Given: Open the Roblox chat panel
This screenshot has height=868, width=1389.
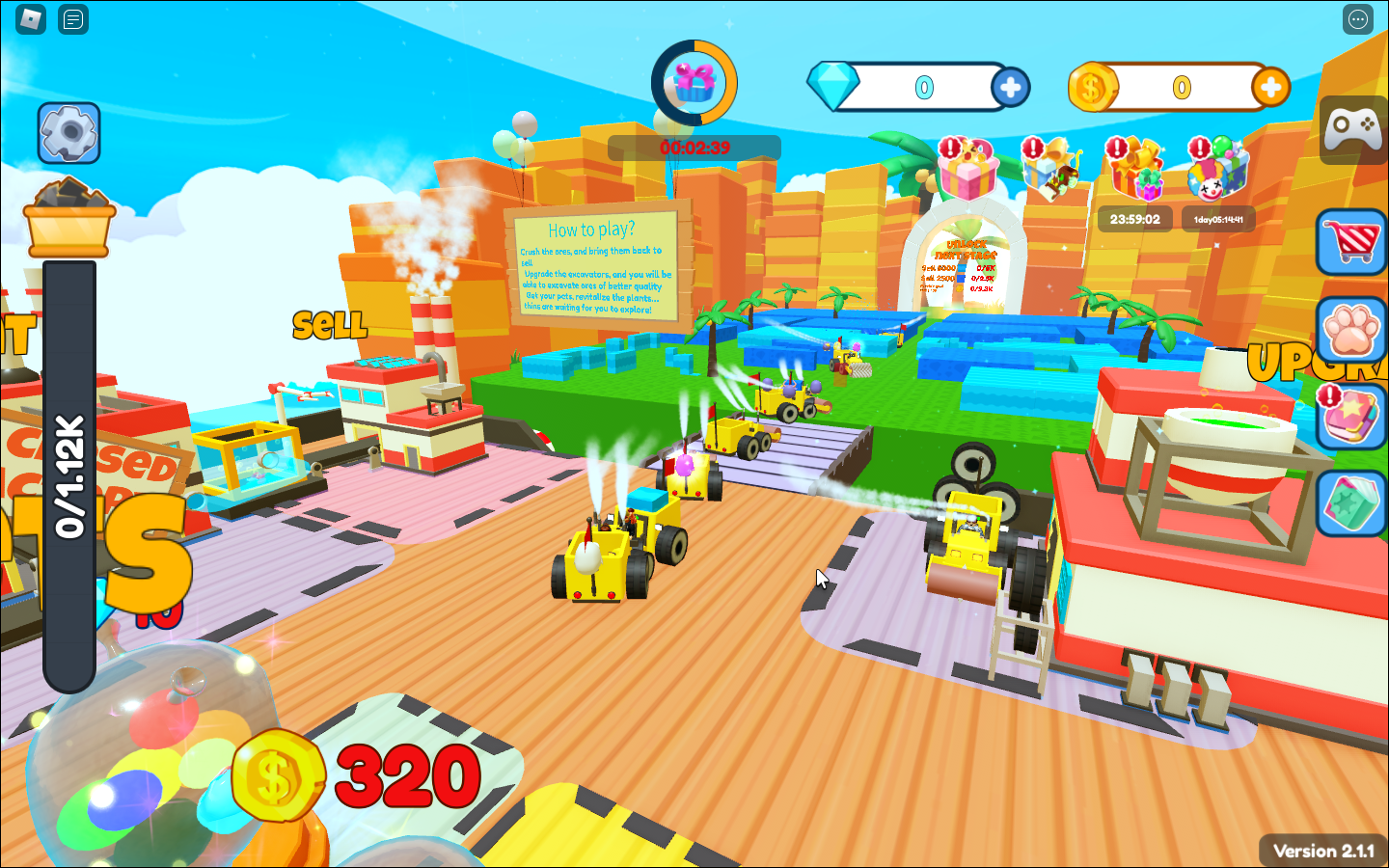Looking at the screenshot, I should tap(73, 19).
